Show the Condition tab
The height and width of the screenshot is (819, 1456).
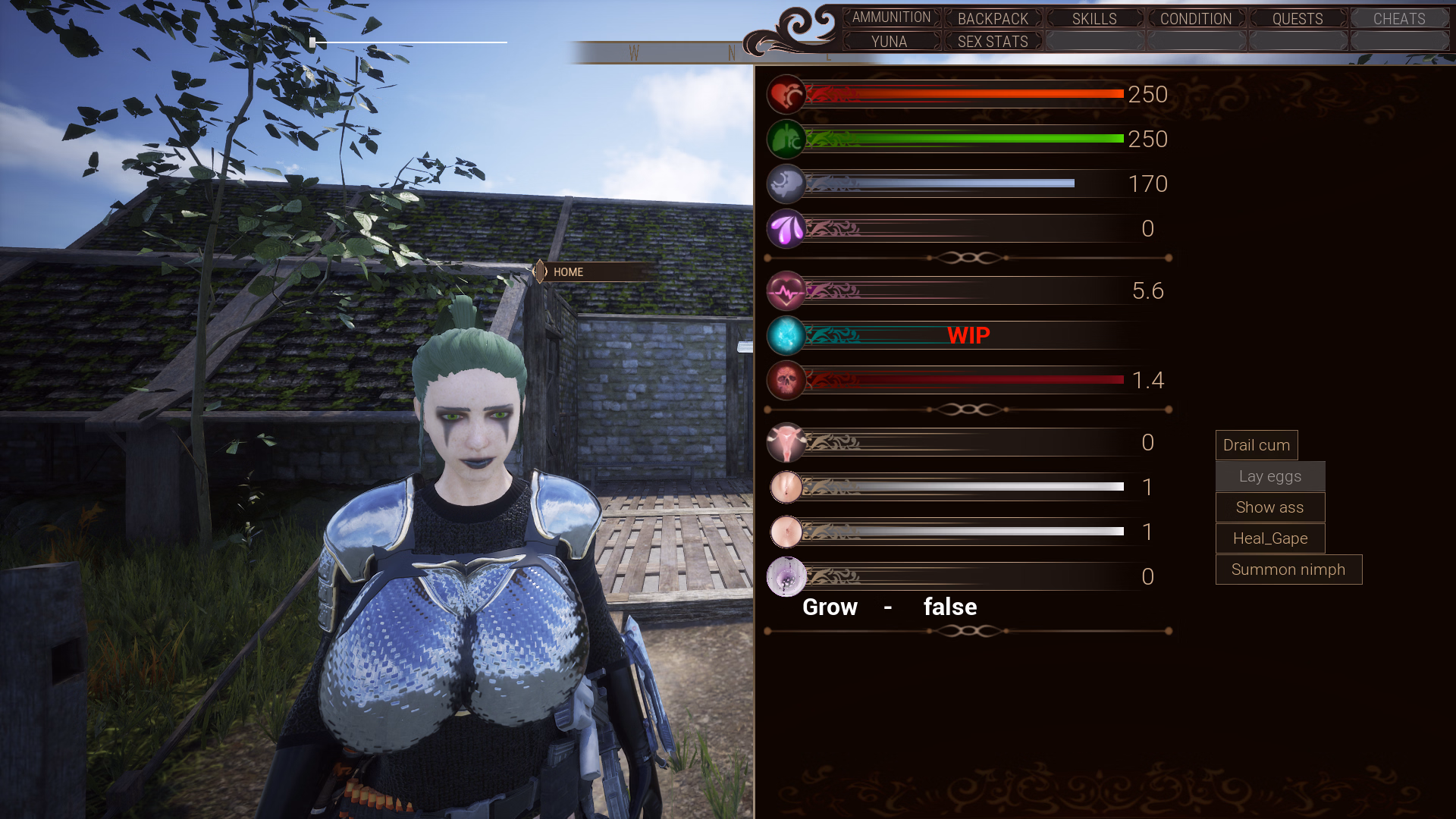pyautogui.click(x=1196, y=18)
